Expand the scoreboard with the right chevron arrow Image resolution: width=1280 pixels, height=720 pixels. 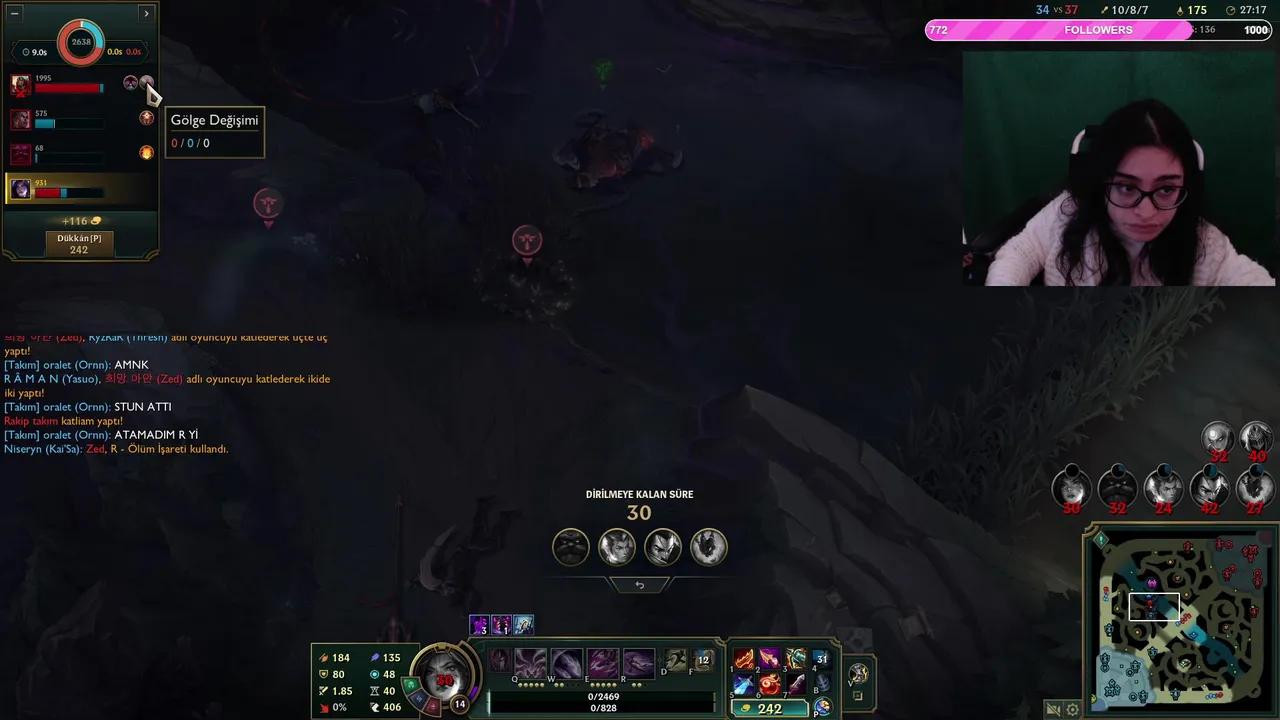[x=146, y=13]
